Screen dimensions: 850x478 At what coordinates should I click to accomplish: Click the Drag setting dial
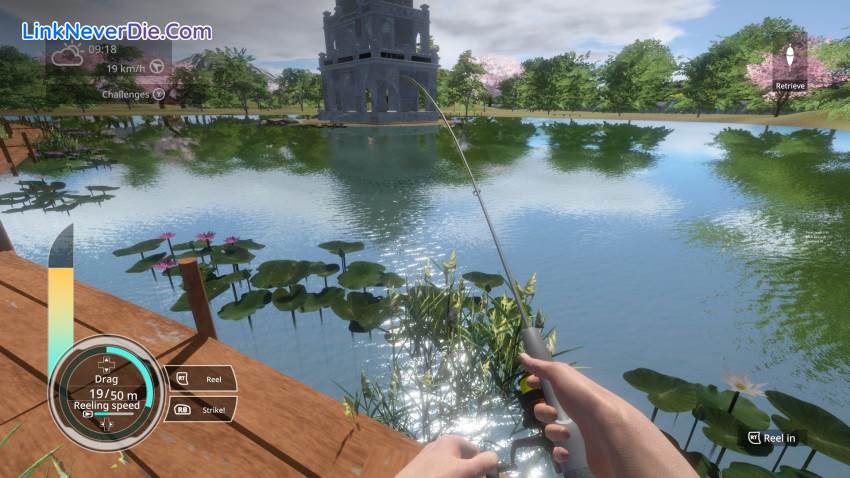[x=106, y=381]
